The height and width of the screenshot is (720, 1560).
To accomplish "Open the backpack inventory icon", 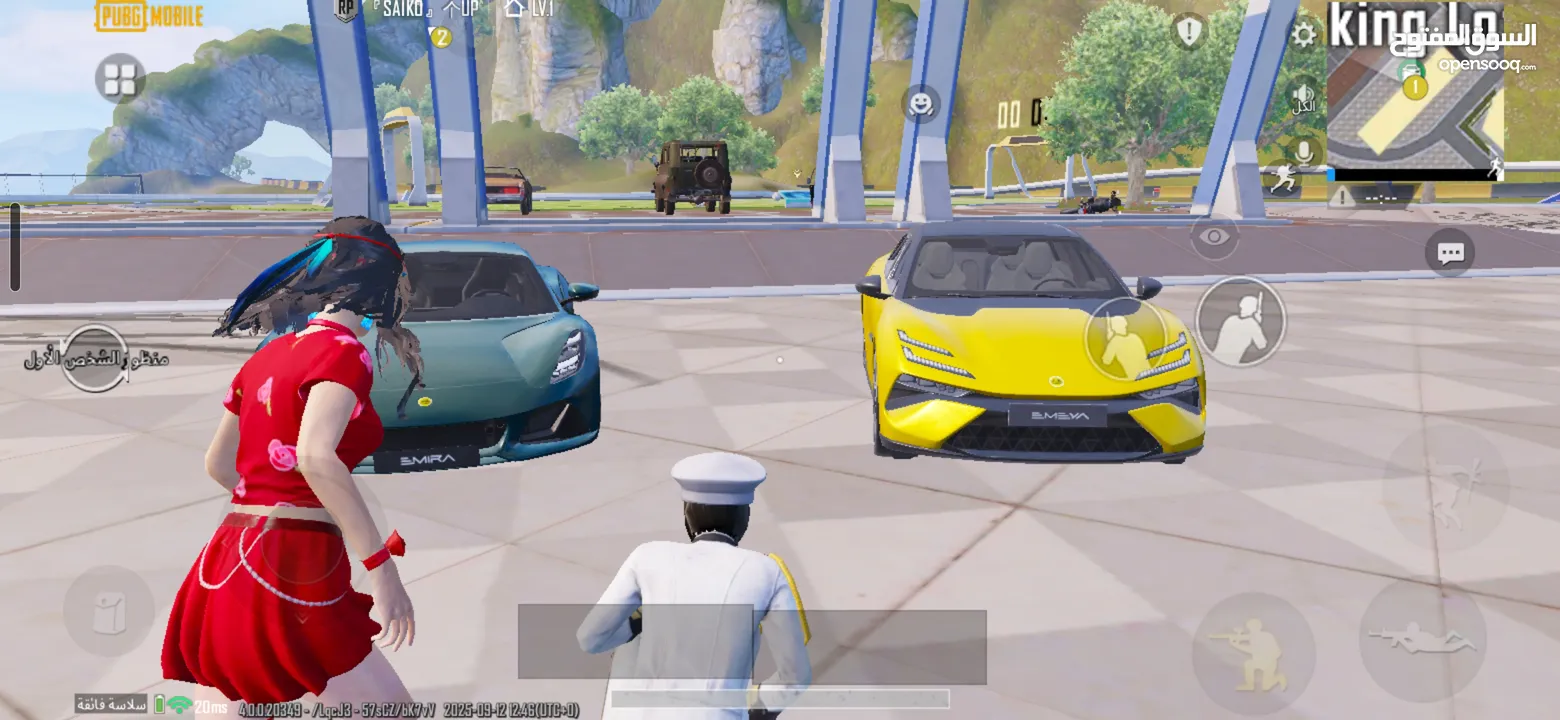I will coord(109,611).
